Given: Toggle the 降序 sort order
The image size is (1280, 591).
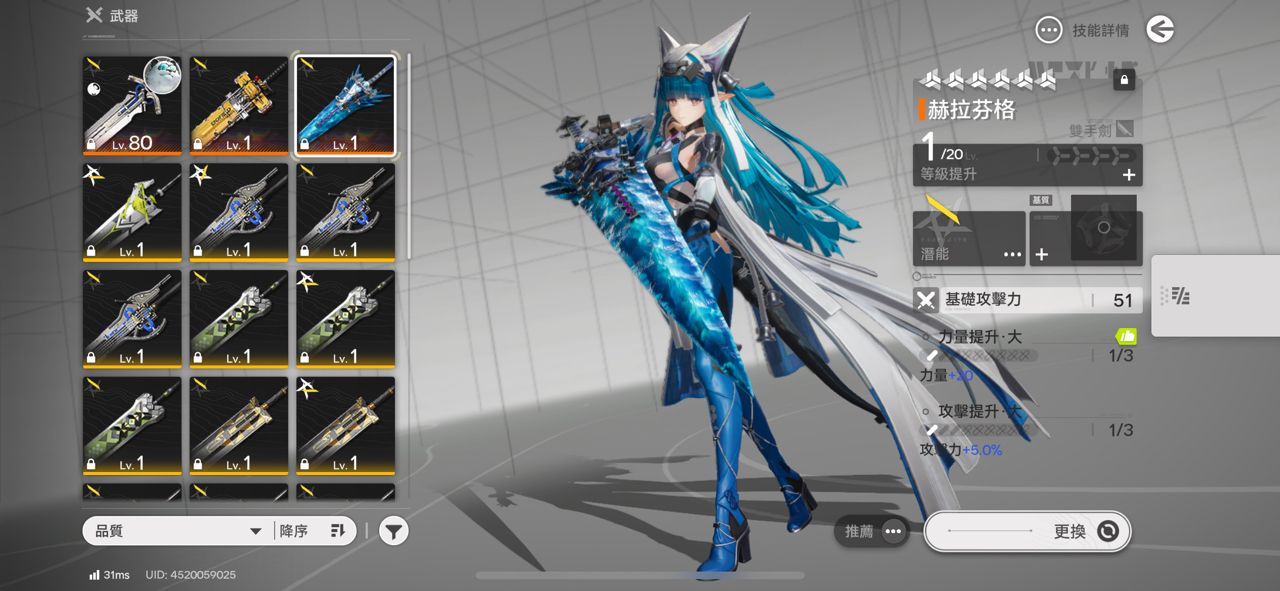Looking at the screenshot, I should point(312,532).
